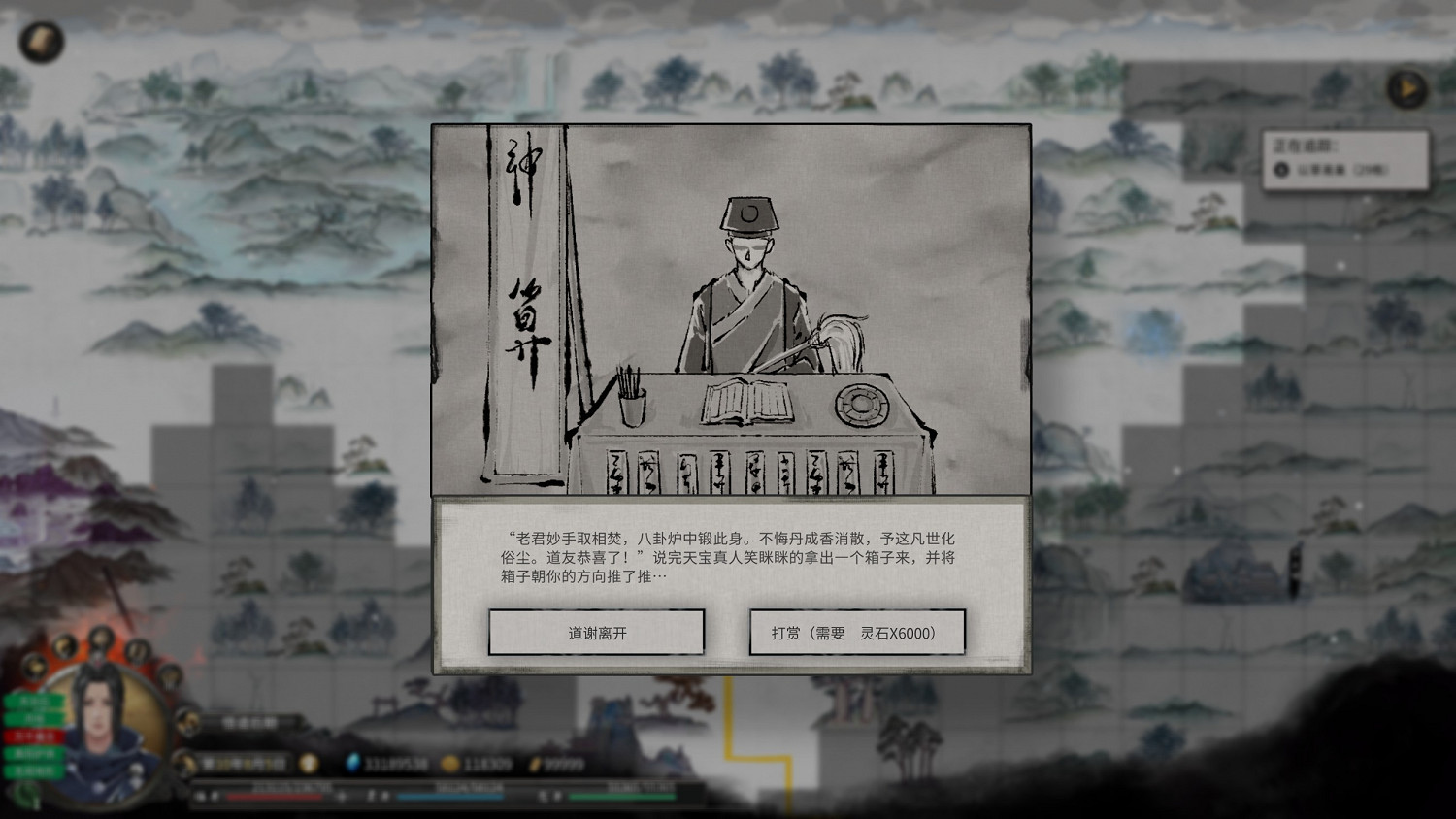Toggle the topmost green buff tag

point(34,702)
